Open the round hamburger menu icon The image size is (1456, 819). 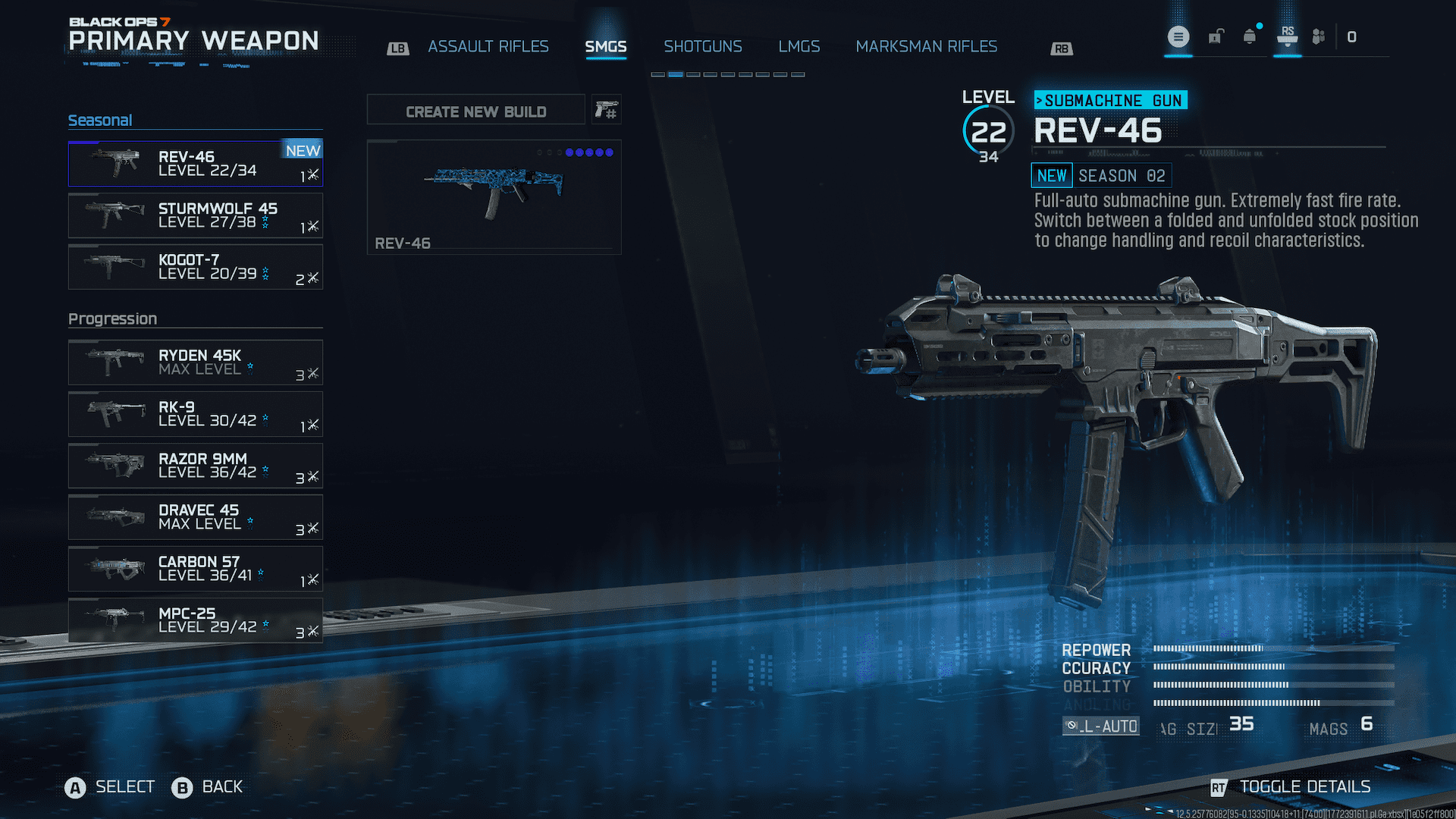click(1178, 36)
